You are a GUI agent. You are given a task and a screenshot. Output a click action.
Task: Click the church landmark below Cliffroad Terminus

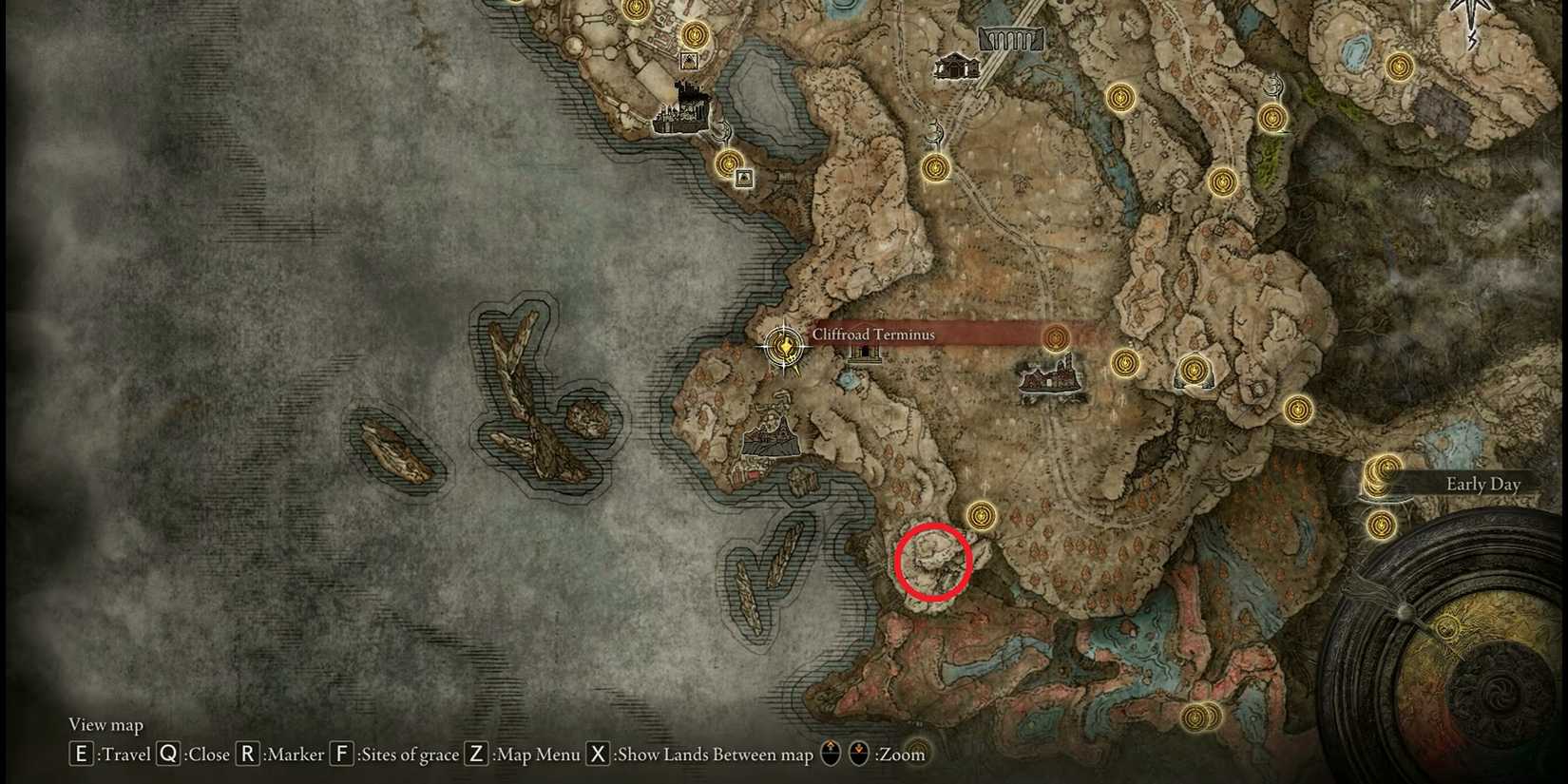[864, 354]
